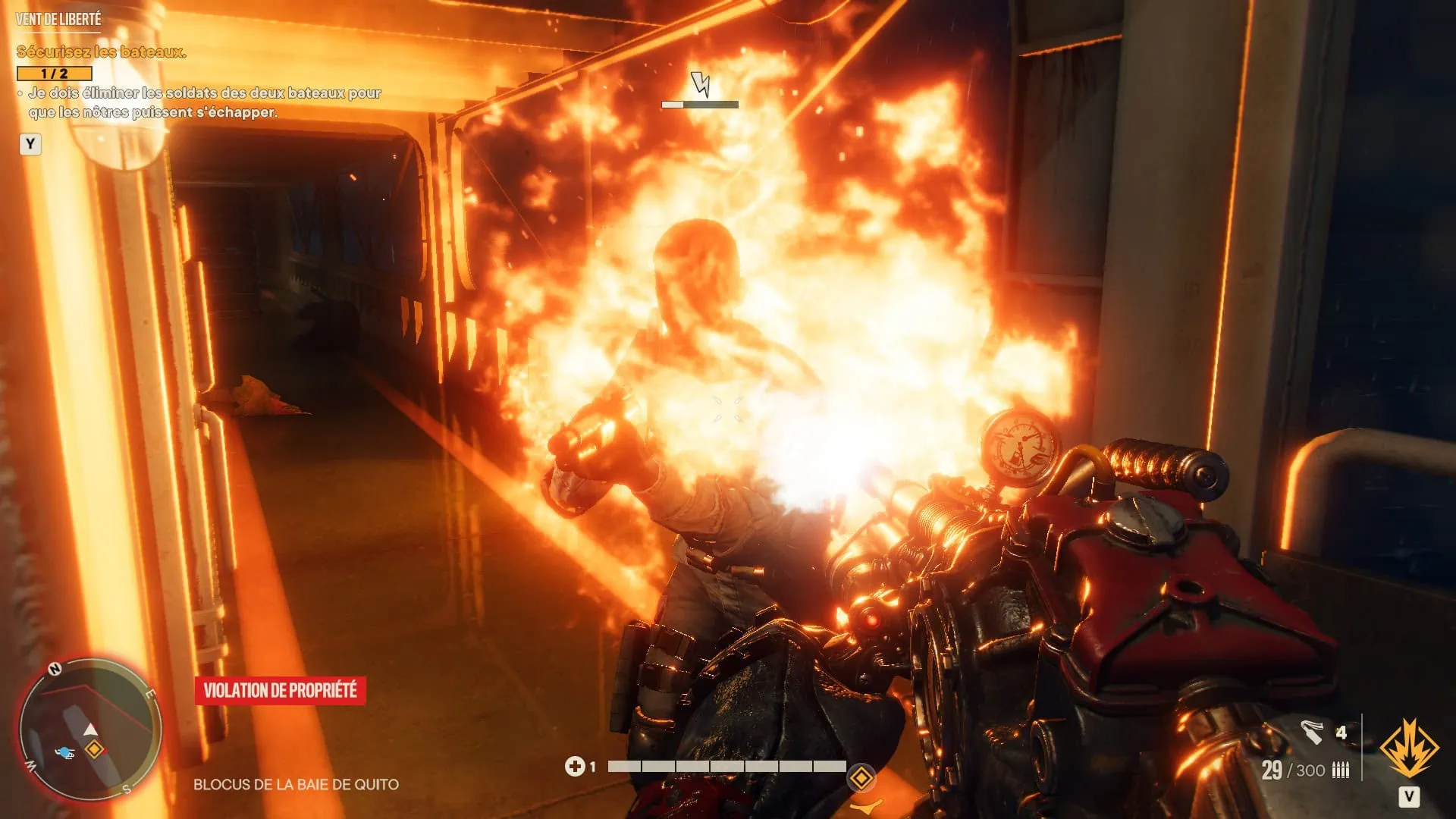Select the throwable gadget icon
The image size is (1456, 819).
pyautogui.click(x=1312, y=733)
